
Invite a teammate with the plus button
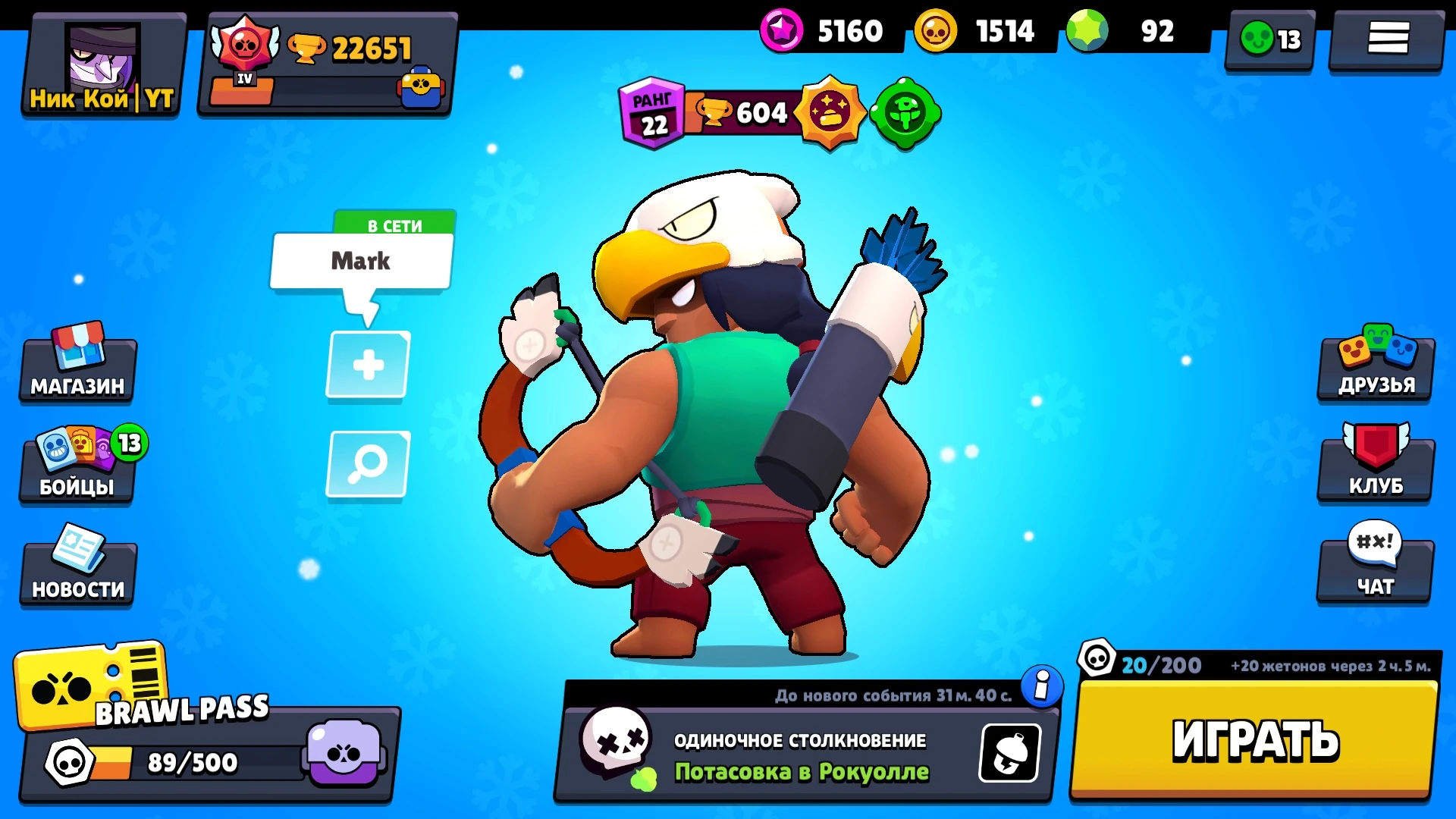[x=368, y=365]
